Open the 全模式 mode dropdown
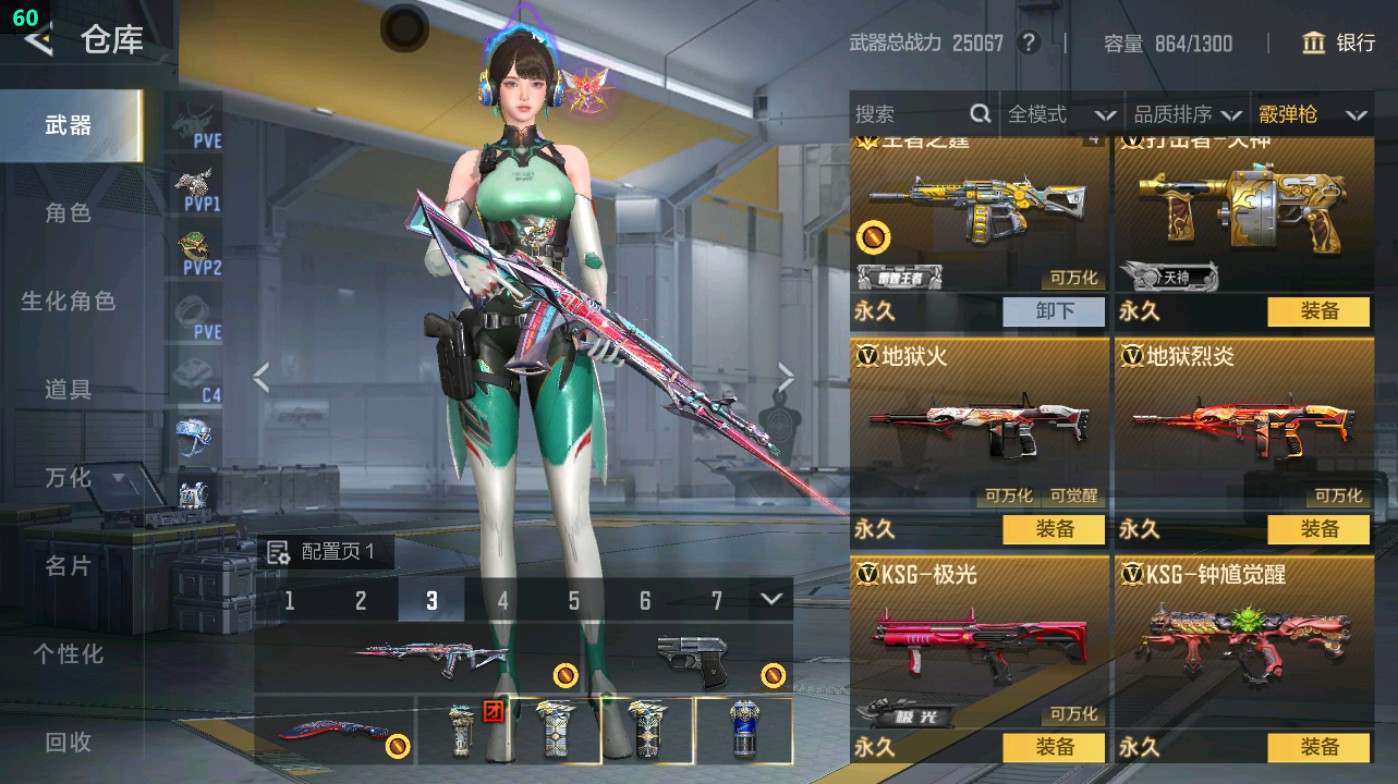1398x784 pixels. click(x=1061, y=115)
